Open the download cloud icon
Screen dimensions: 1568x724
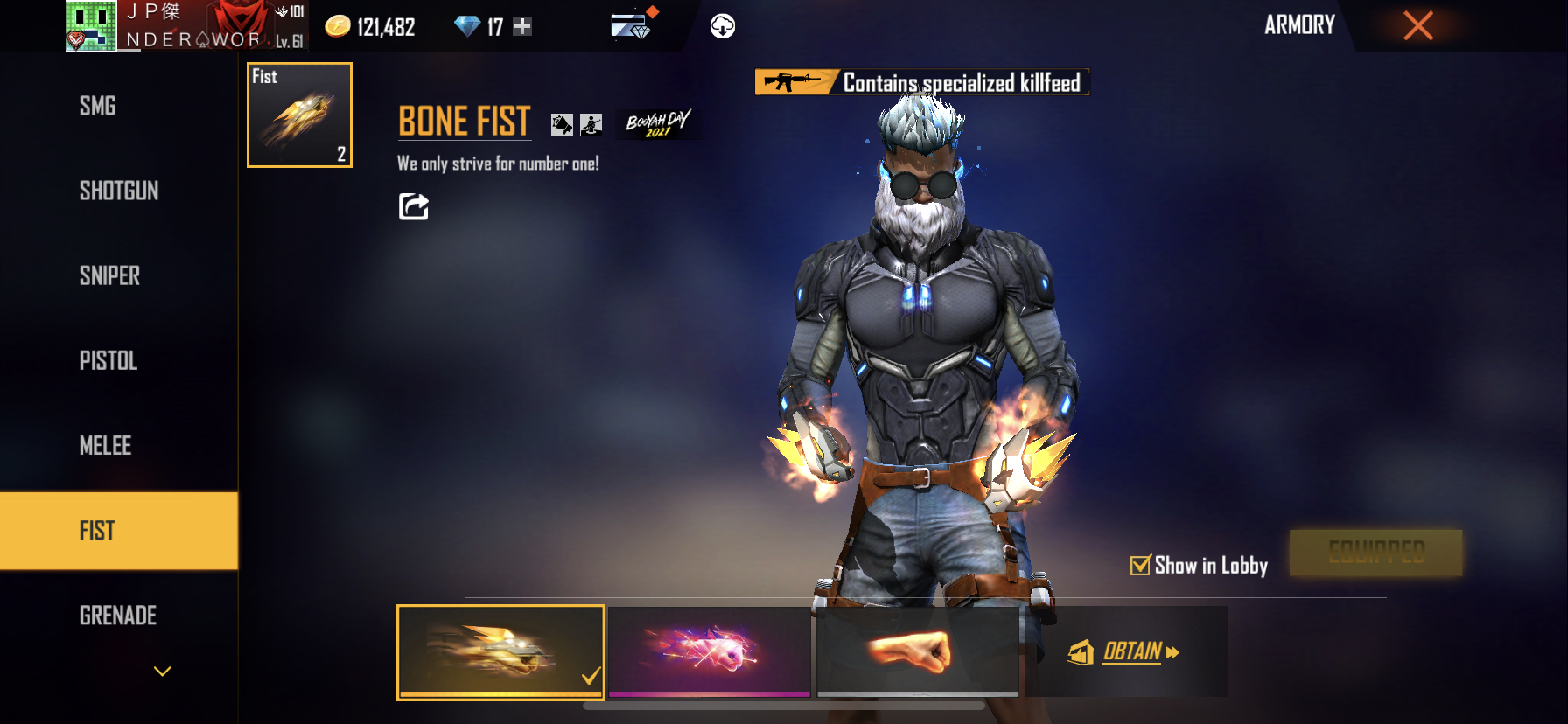click(722, 27)
